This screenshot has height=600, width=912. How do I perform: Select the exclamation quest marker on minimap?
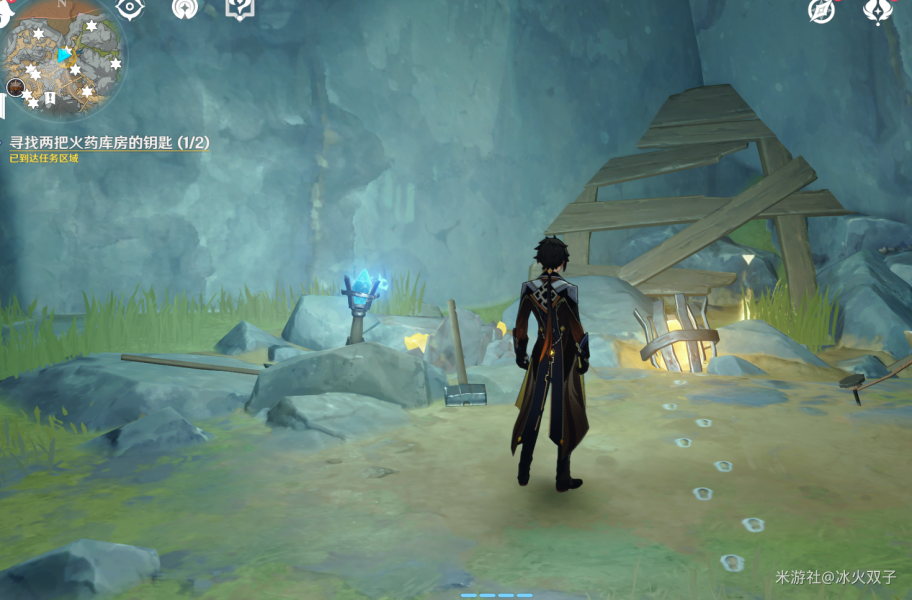[50, 97]
